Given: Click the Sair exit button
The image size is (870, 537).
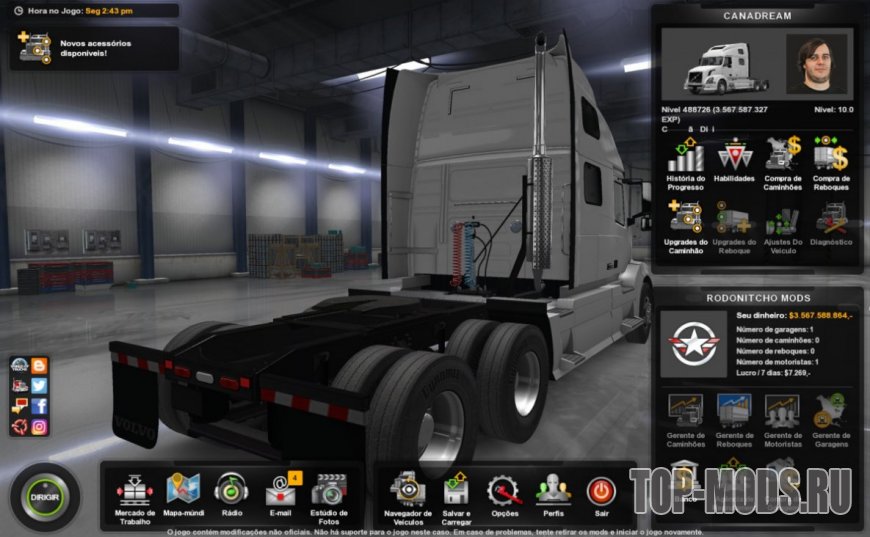Looking at the screenshot, I should click(601, 494).
